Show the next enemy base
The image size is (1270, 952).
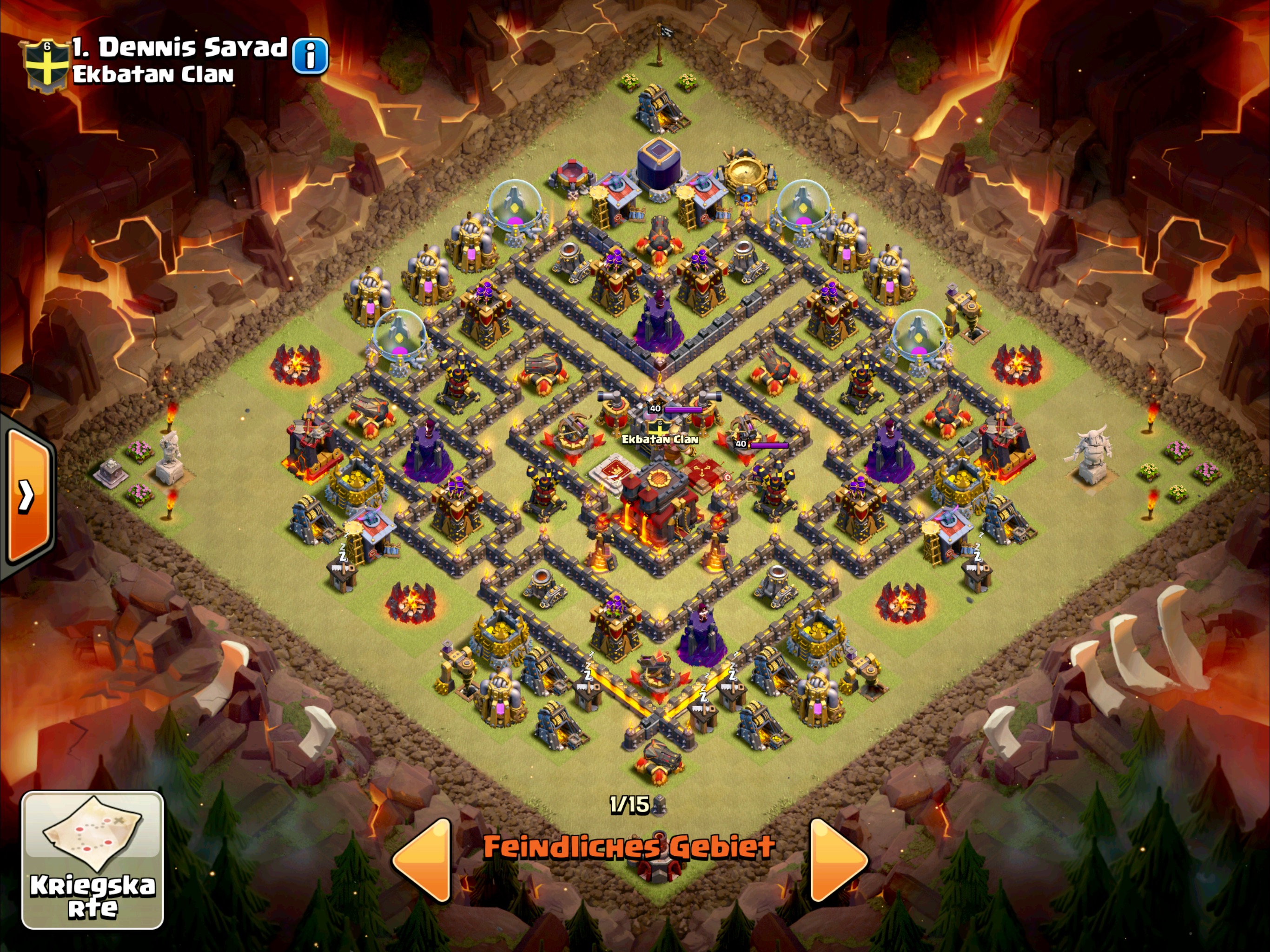[837, 859]
